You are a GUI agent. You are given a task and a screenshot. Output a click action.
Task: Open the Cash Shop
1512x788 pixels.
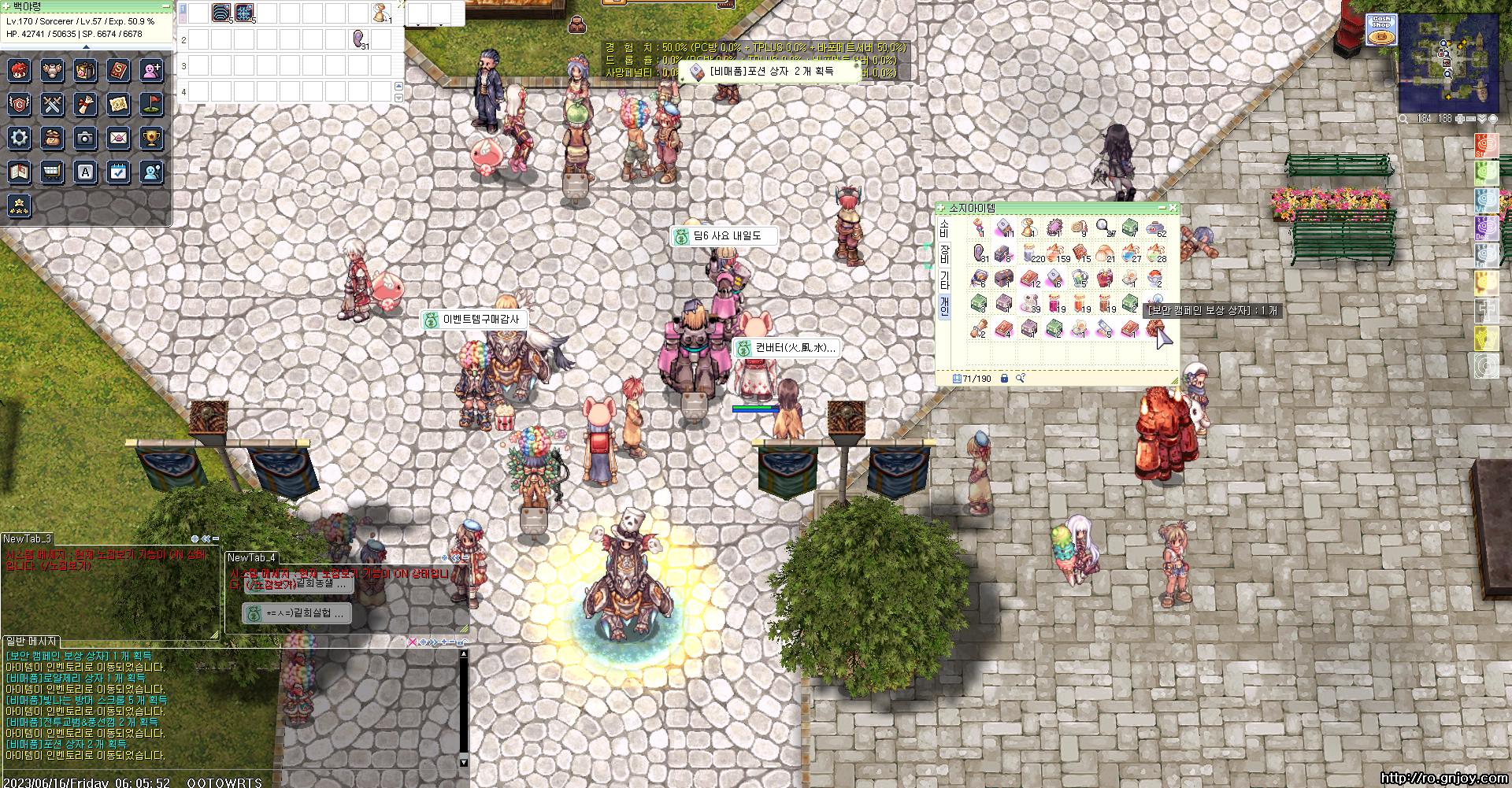pyautogui.click(x=1380, y=29)
